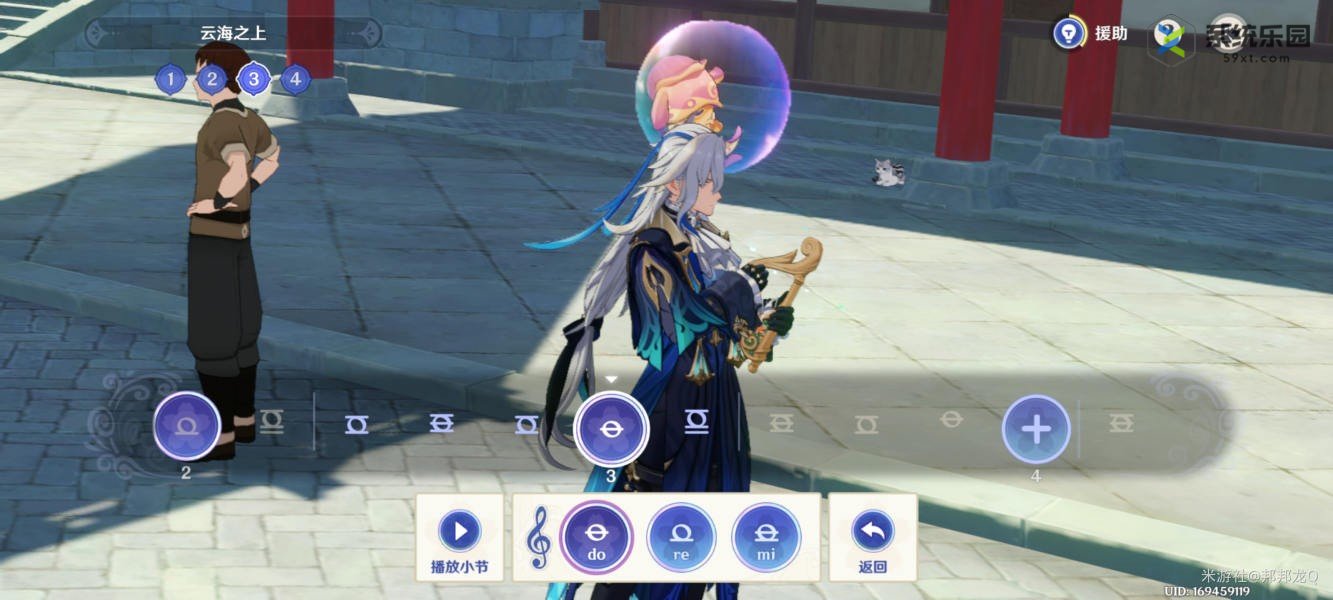Select the highlighted note numbered 3
The width and height of the screenshot is (1333, 600).
tap(612, 429)
